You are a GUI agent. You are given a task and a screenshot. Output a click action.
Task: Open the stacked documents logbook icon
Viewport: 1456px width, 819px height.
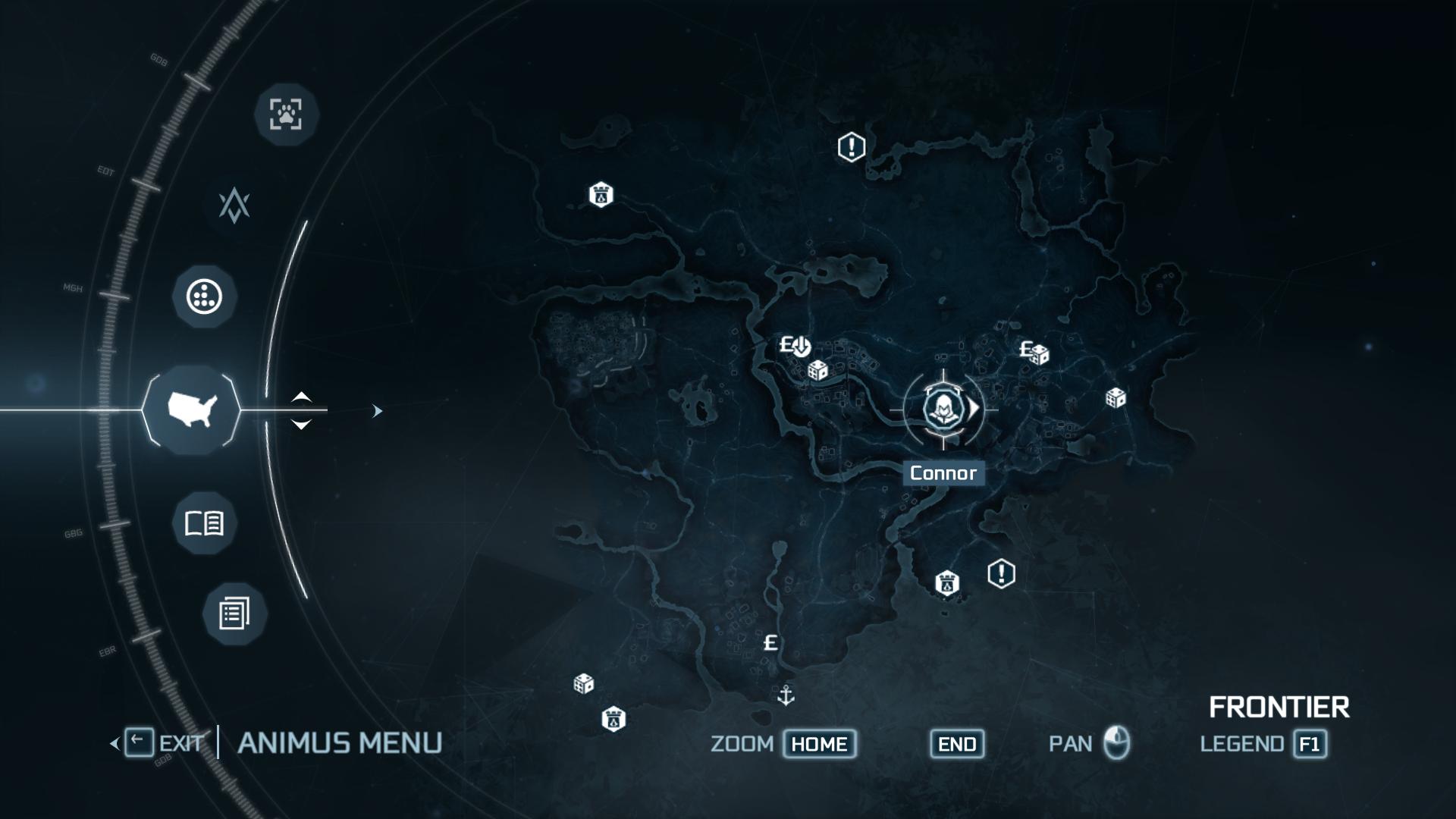234,613
